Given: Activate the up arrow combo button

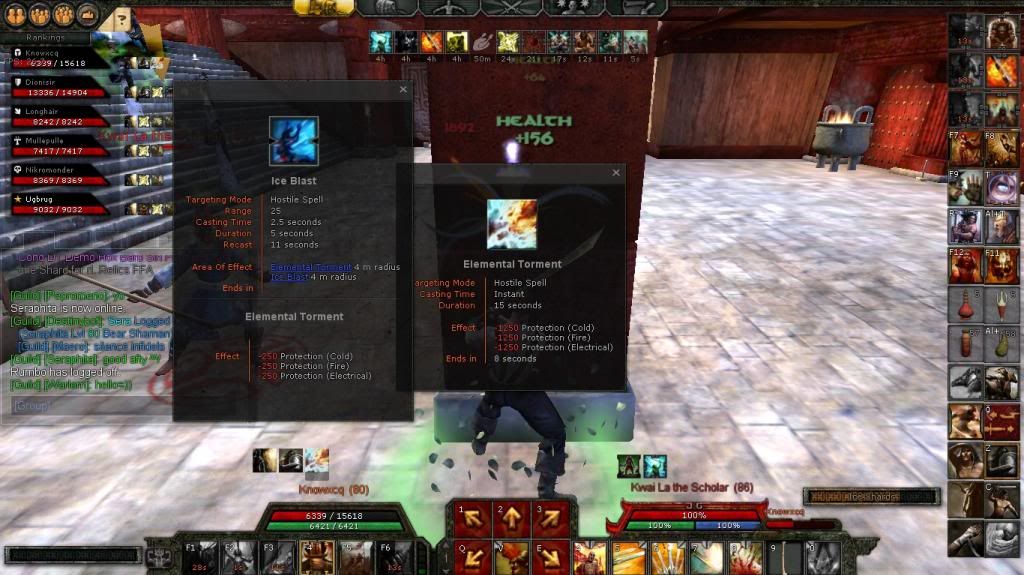Looking at the screenshot, I should 510,518.
